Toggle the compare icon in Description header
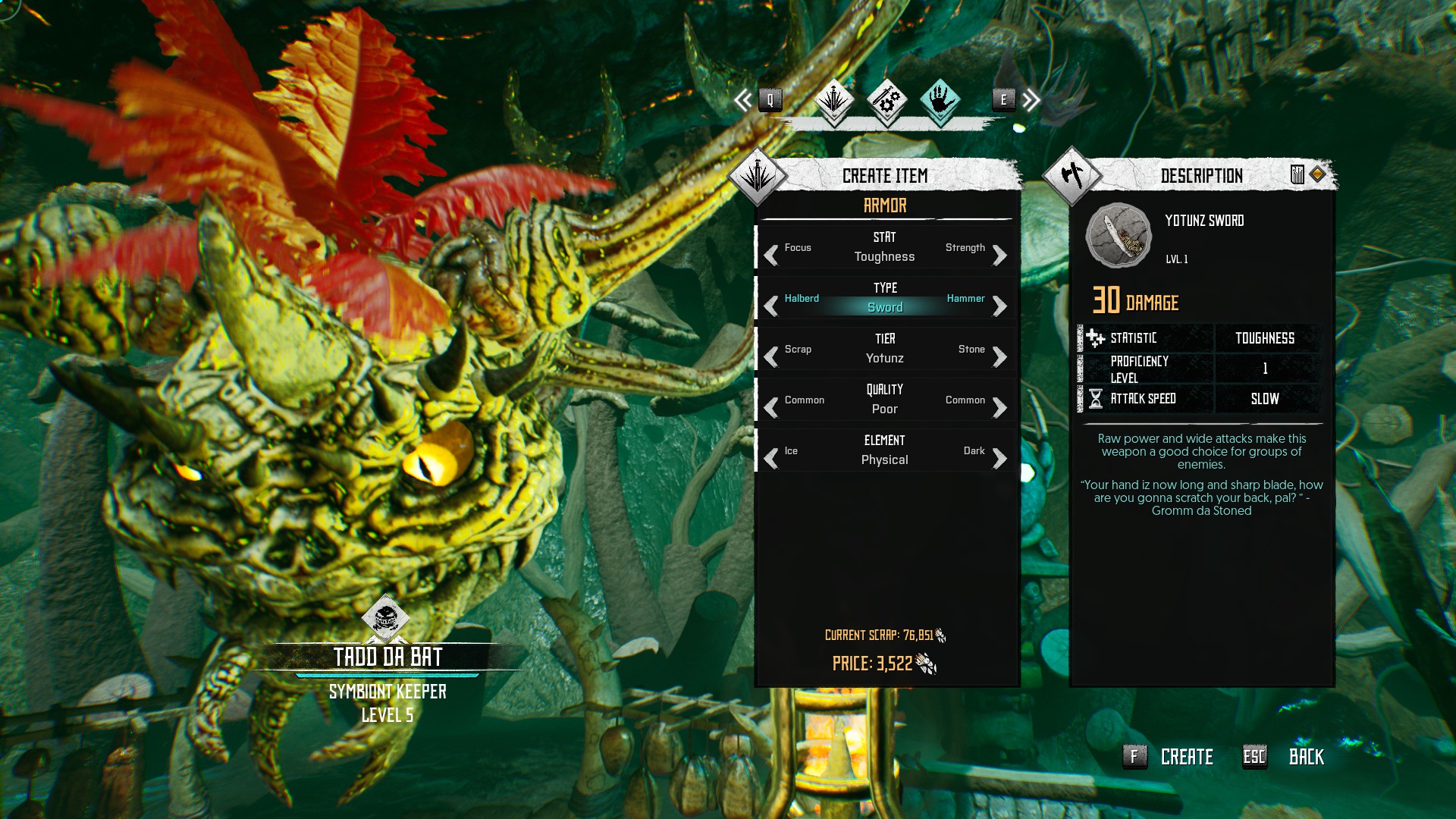The height and width of the screenshot is (819, 1456). point(1298,175)
